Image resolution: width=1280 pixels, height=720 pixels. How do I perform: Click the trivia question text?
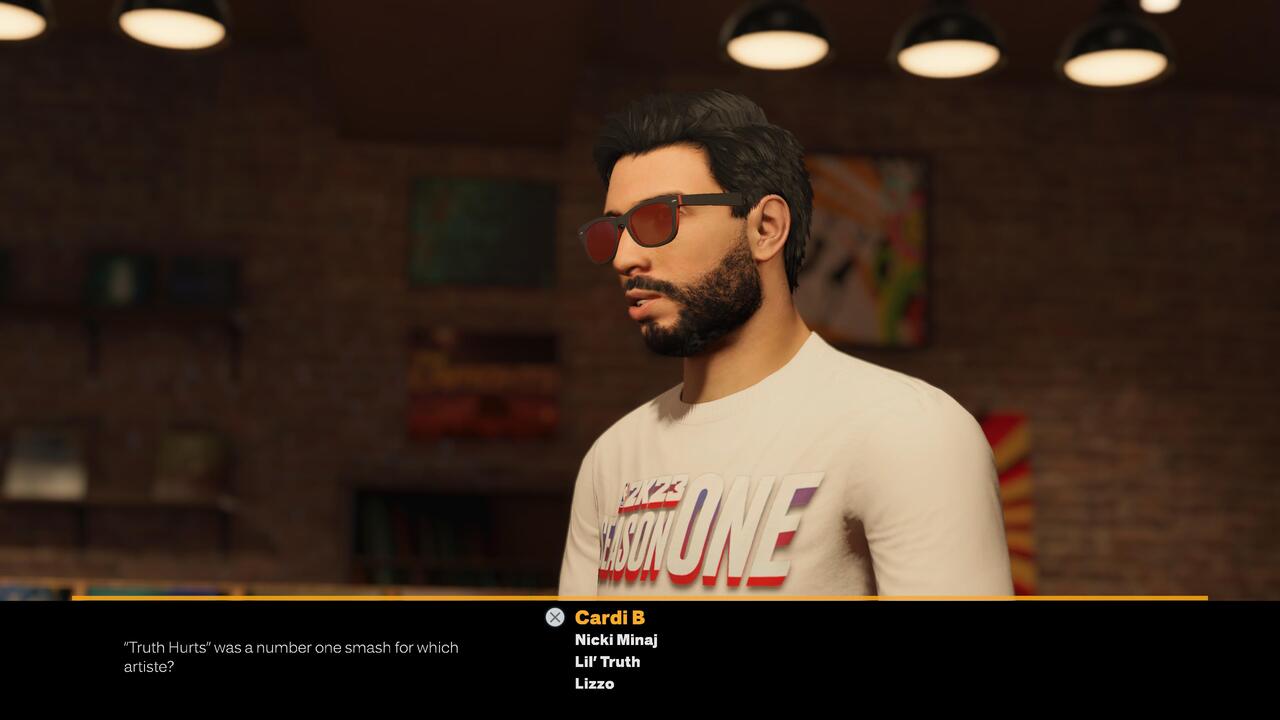click(x=290, y=655)
